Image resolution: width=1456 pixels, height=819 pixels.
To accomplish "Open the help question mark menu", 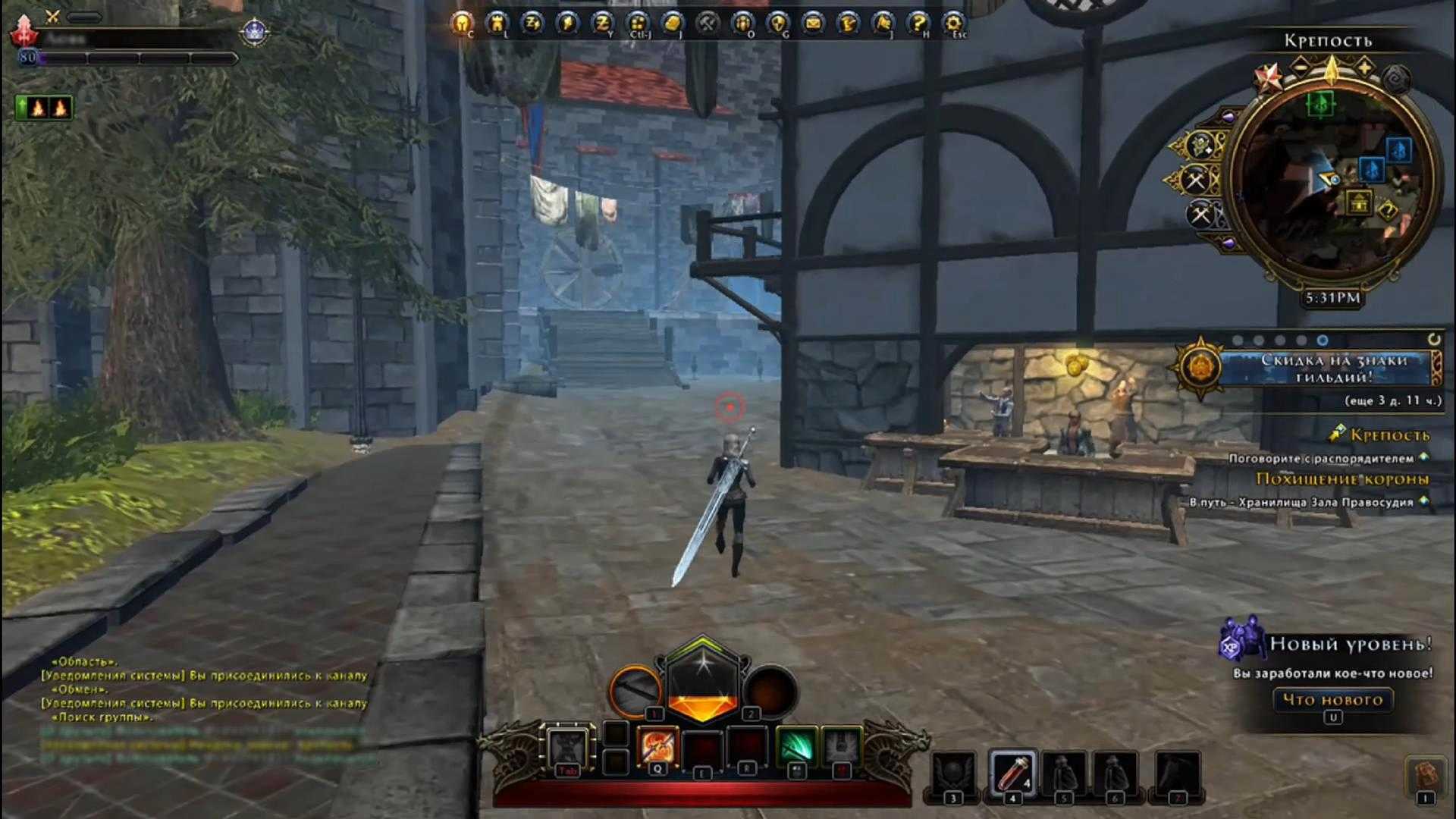I will [x=918, y=24].
